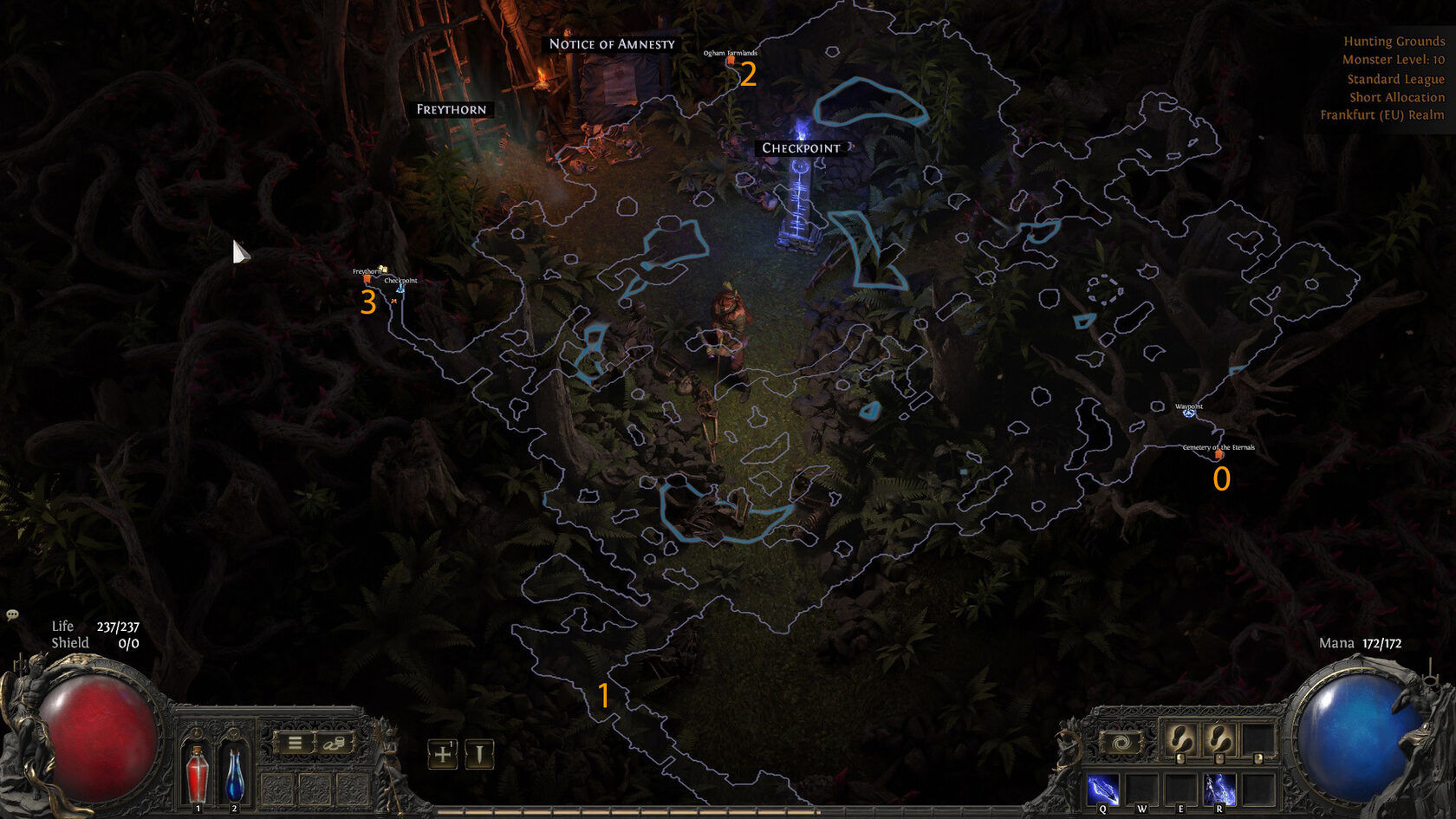
Task: Click the dagger icon button beside the plus
Action: pyautogui.click(x=479, y=754)
